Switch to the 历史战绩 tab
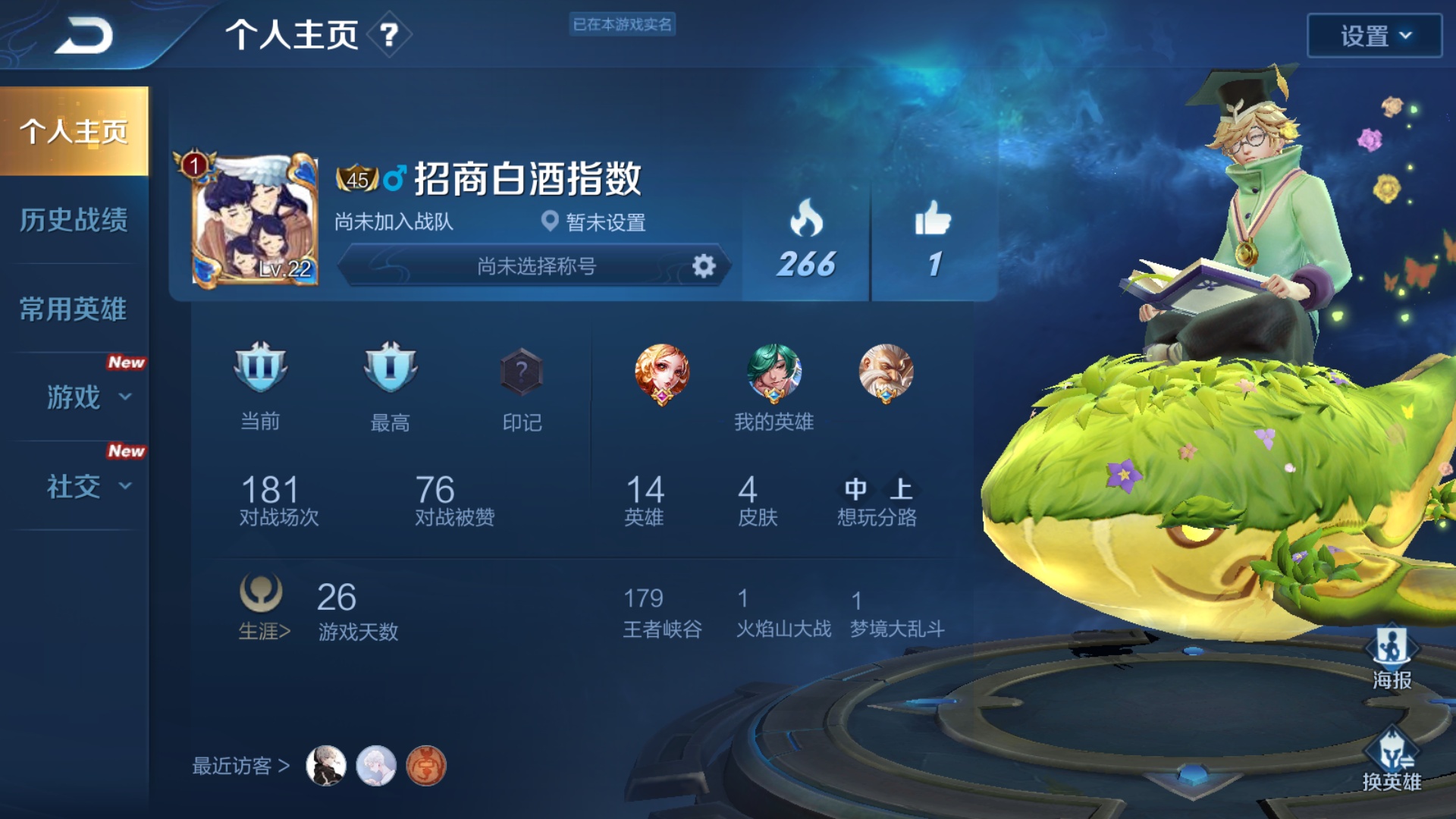Screen dimensions: 1456x819 74,220
